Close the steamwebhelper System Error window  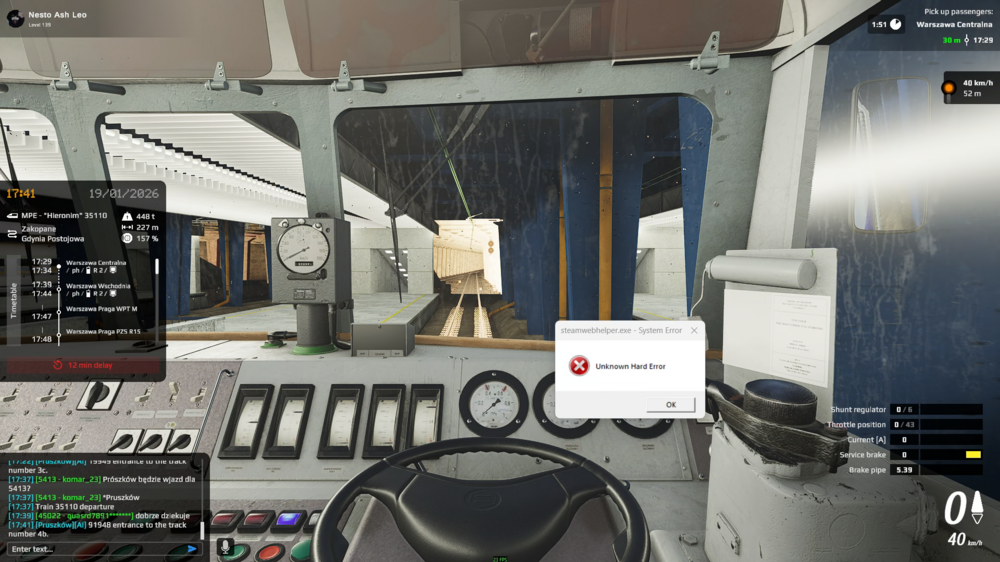point(694,330)
